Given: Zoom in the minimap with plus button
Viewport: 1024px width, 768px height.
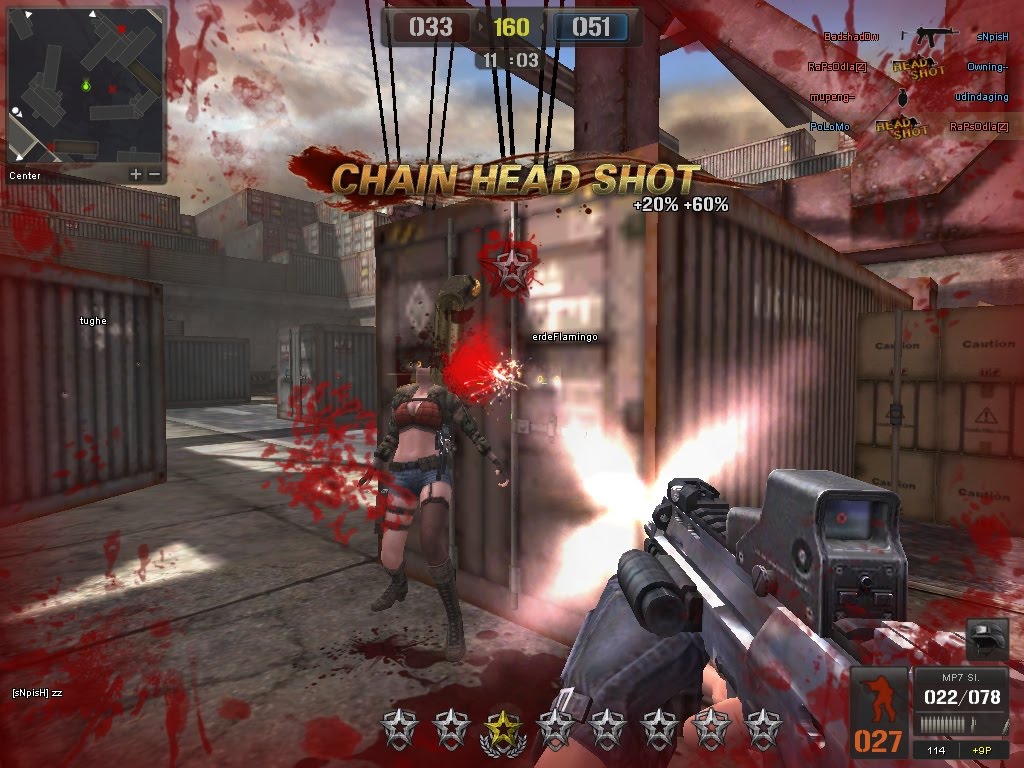Looking at the screenshot, I should click(x=136, y=175).
